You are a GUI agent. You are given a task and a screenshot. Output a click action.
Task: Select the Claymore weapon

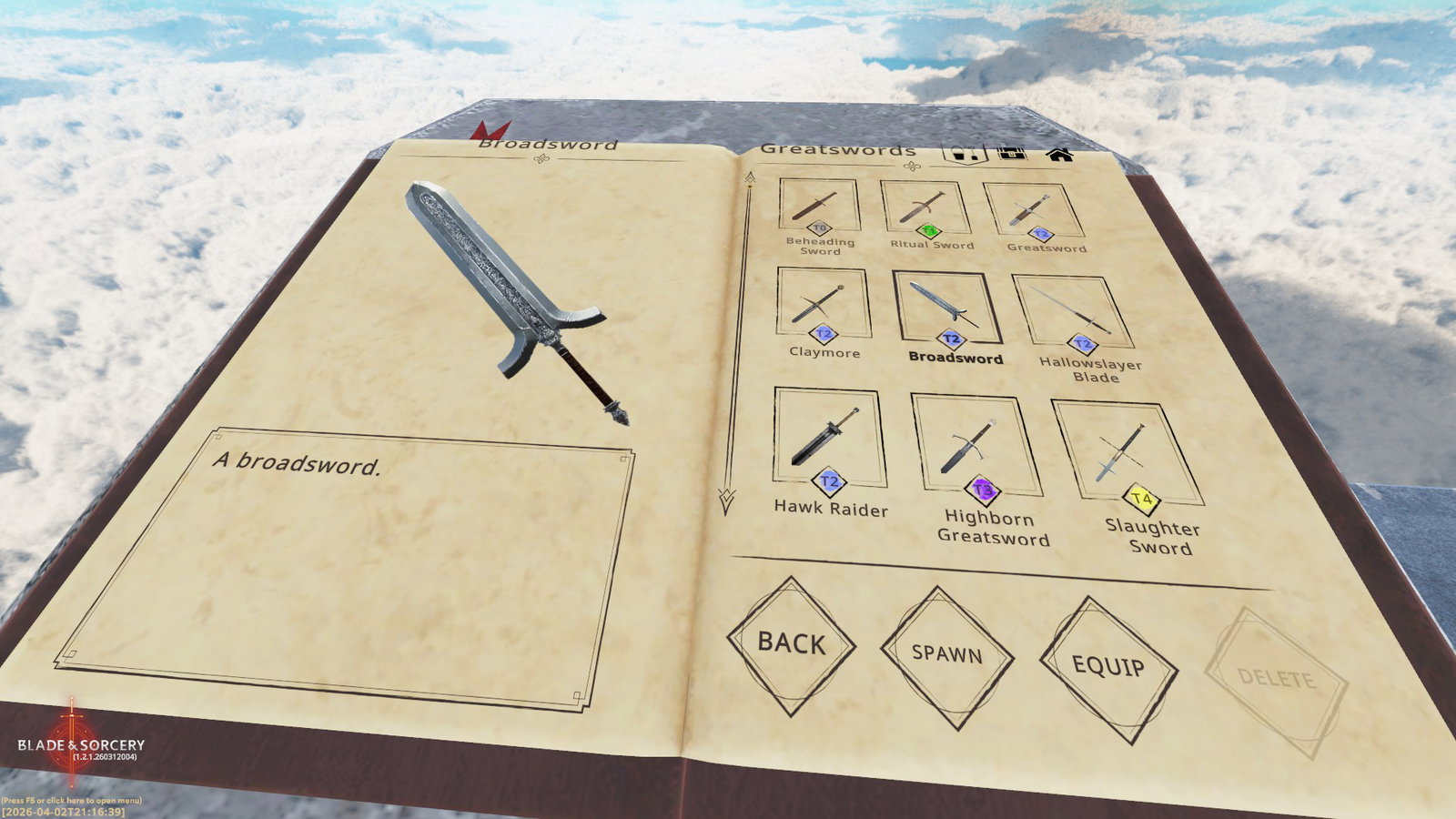[x=823, y=304]
